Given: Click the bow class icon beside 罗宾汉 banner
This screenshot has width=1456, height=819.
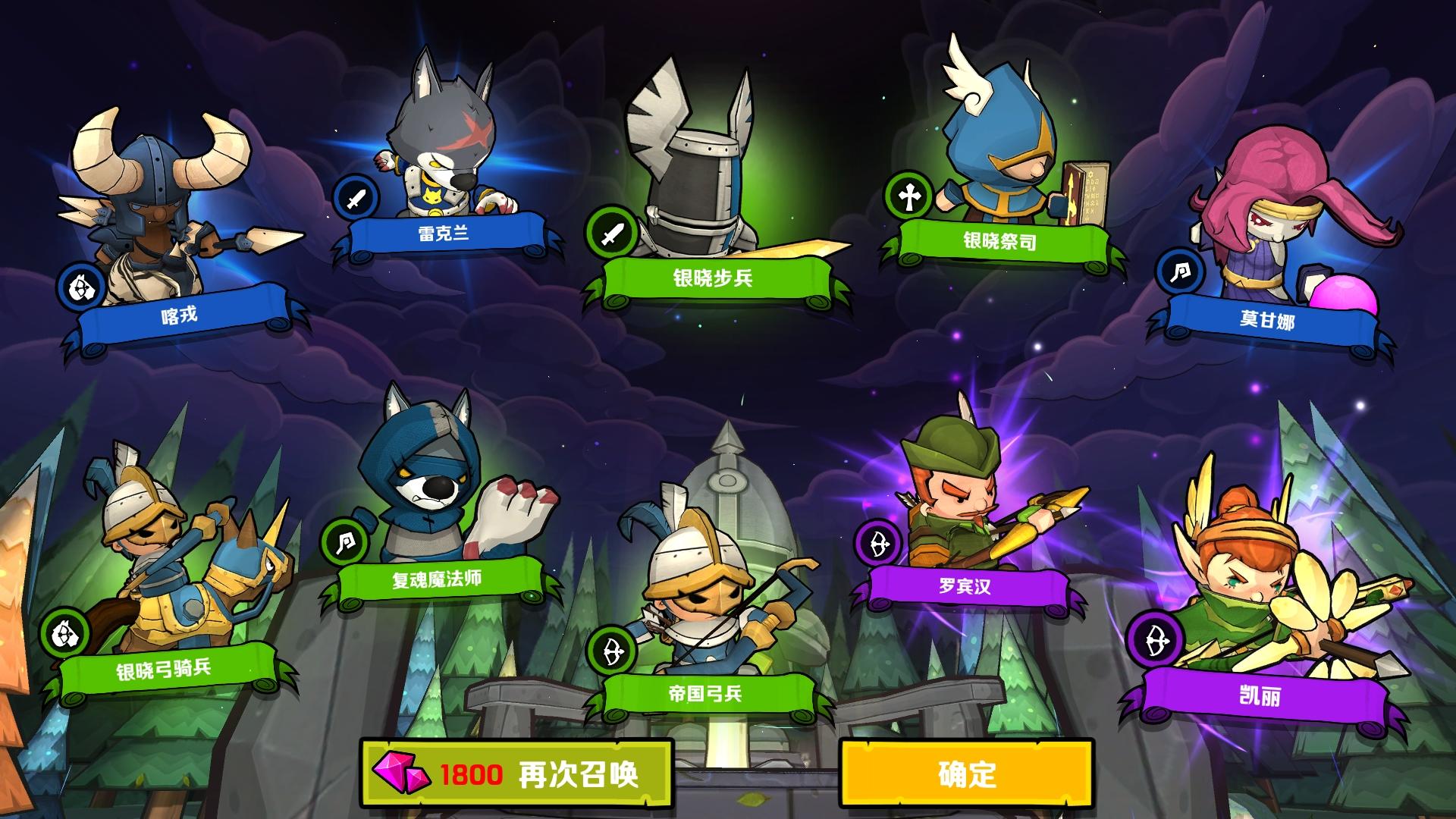Looking at the screenshot, I should coord(880,544).
